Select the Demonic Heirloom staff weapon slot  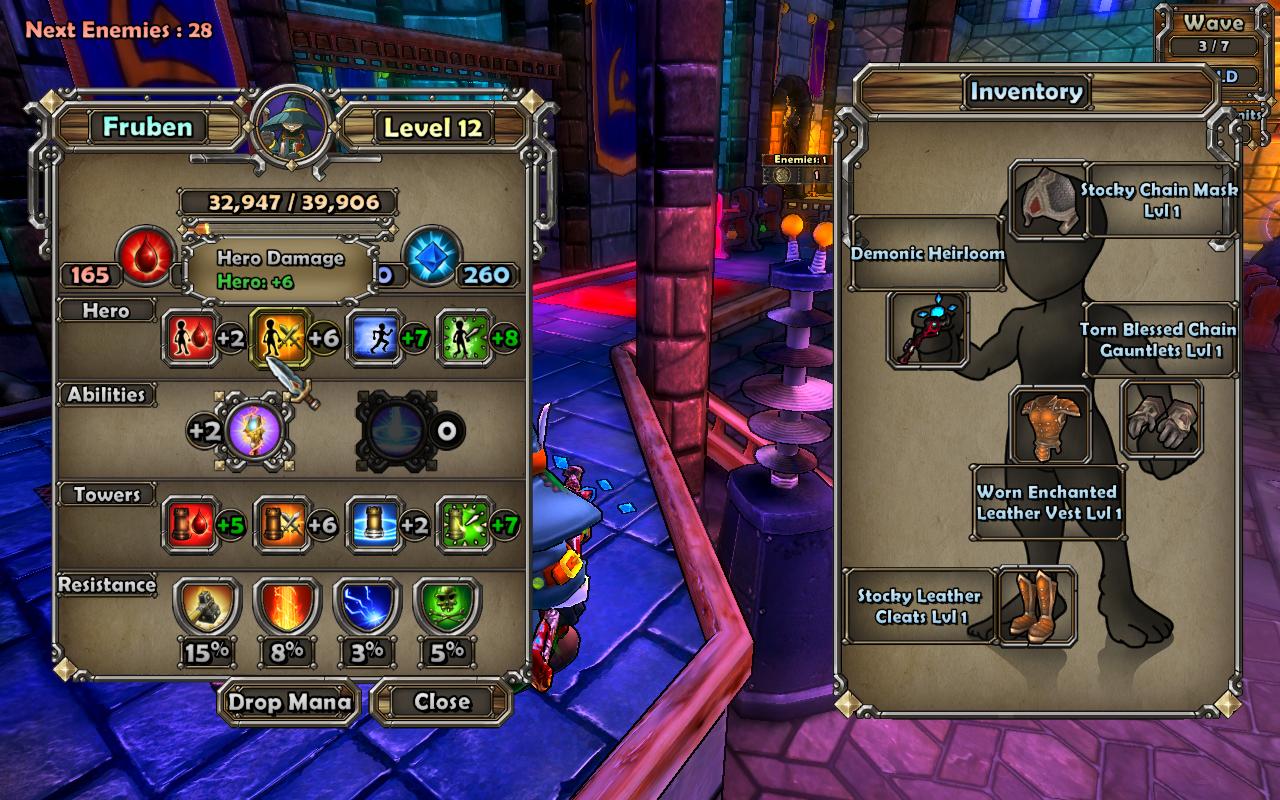(927, 330)
